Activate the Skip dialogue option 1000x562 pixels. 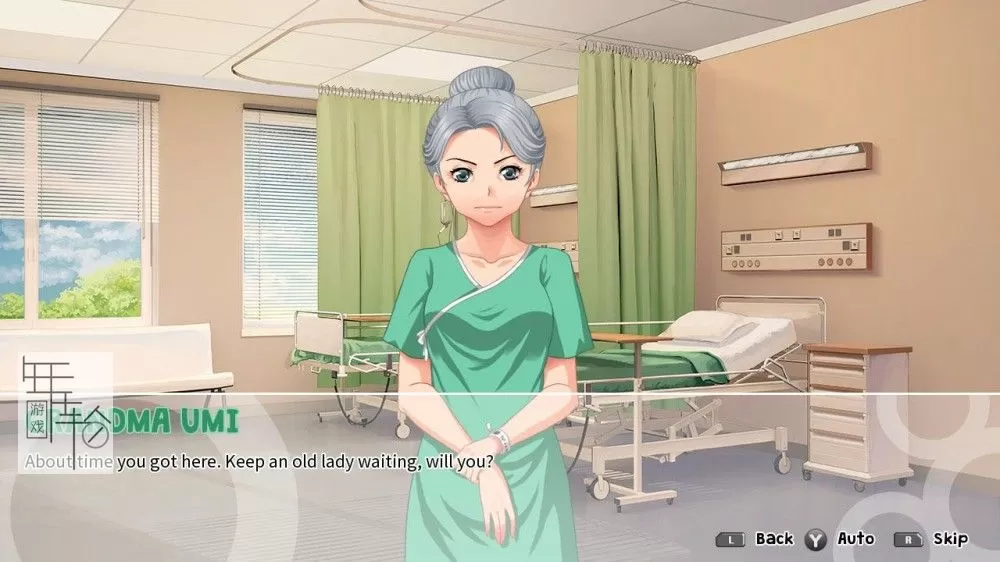coord(949,539)
